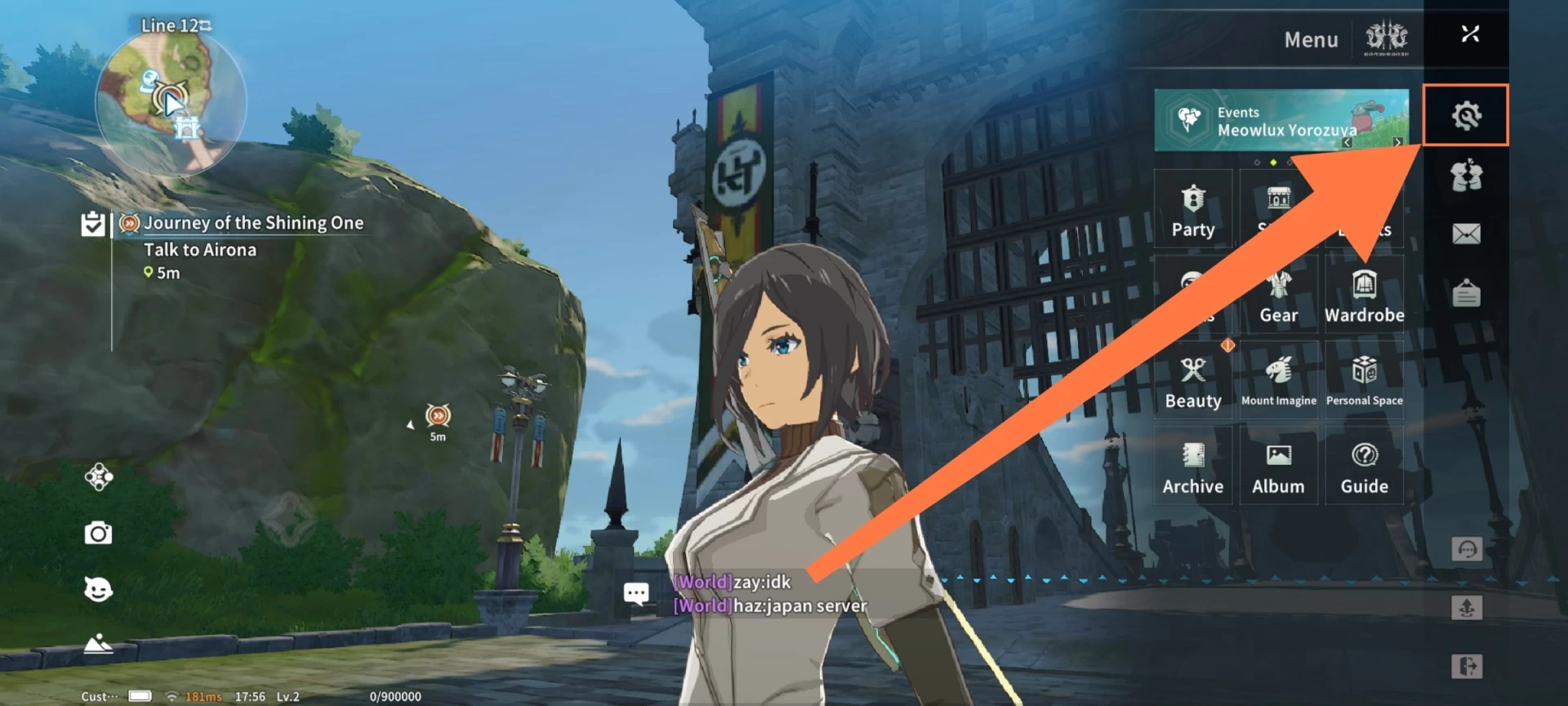Click the circular minimap
Viewport: 1568px width, 706px height.
coord(171,102)
